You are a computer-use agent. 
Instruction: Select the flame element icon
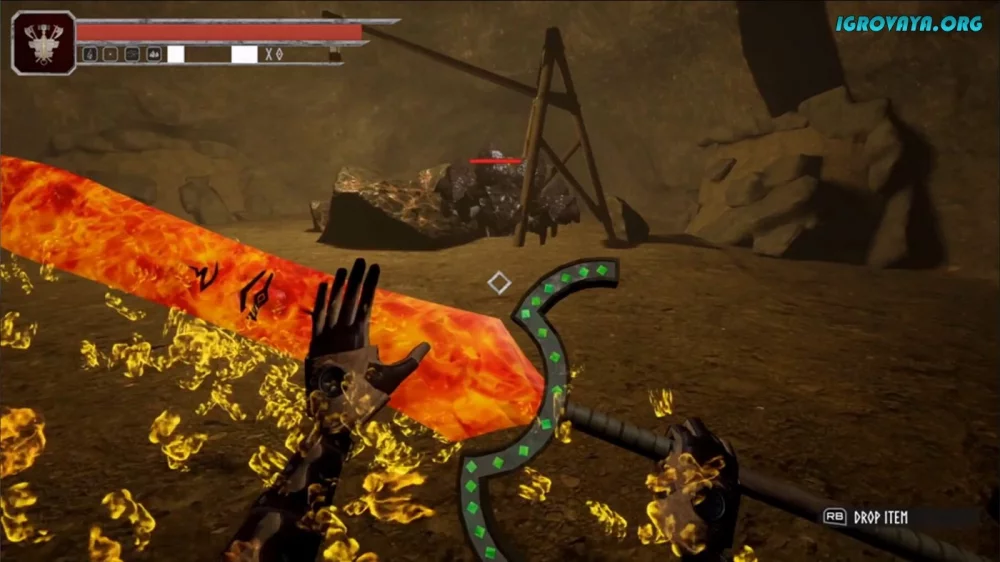tap(90, 54)
